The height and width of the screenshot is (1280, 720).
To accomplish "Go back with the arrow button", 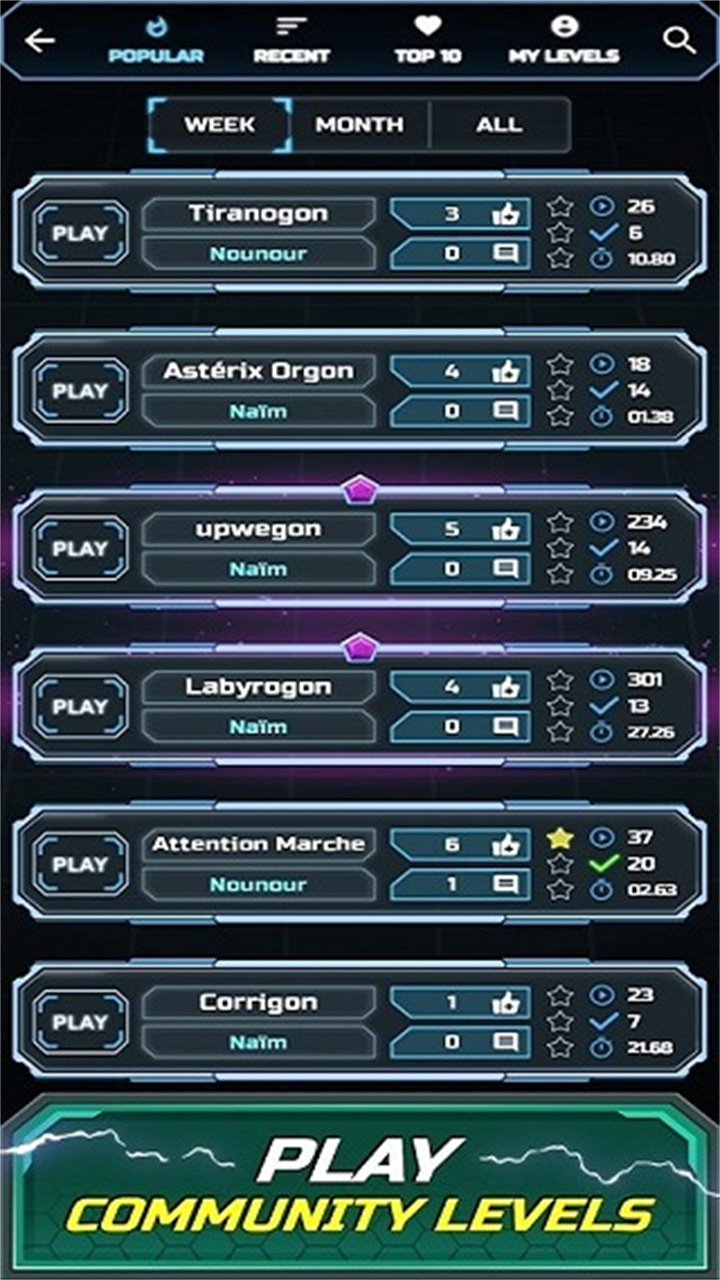I will tap(40, 41).
